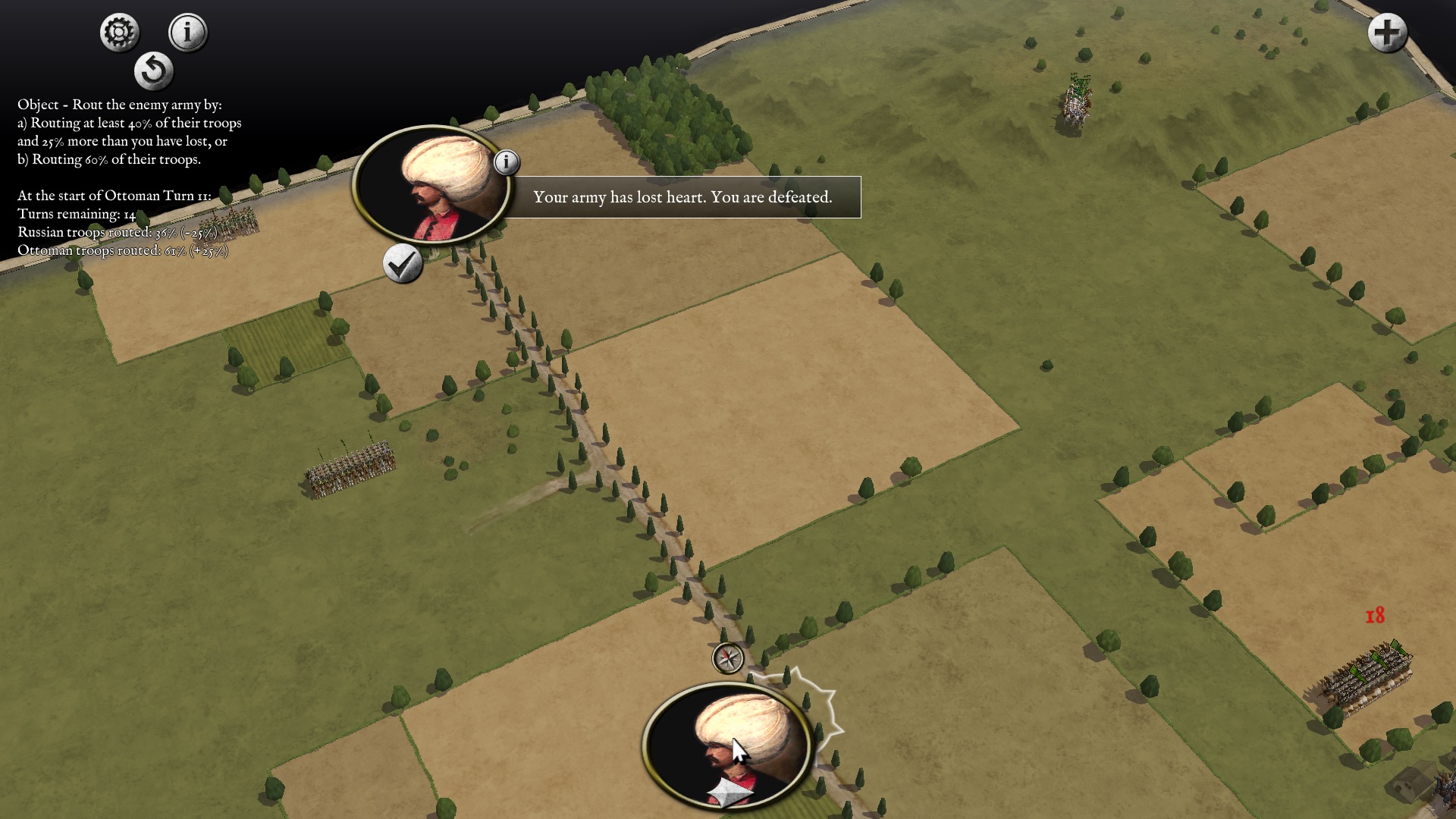This screenshot has height=819, width=1456.
Task: Click the plus button in the corner
Action: [1387, 33]
